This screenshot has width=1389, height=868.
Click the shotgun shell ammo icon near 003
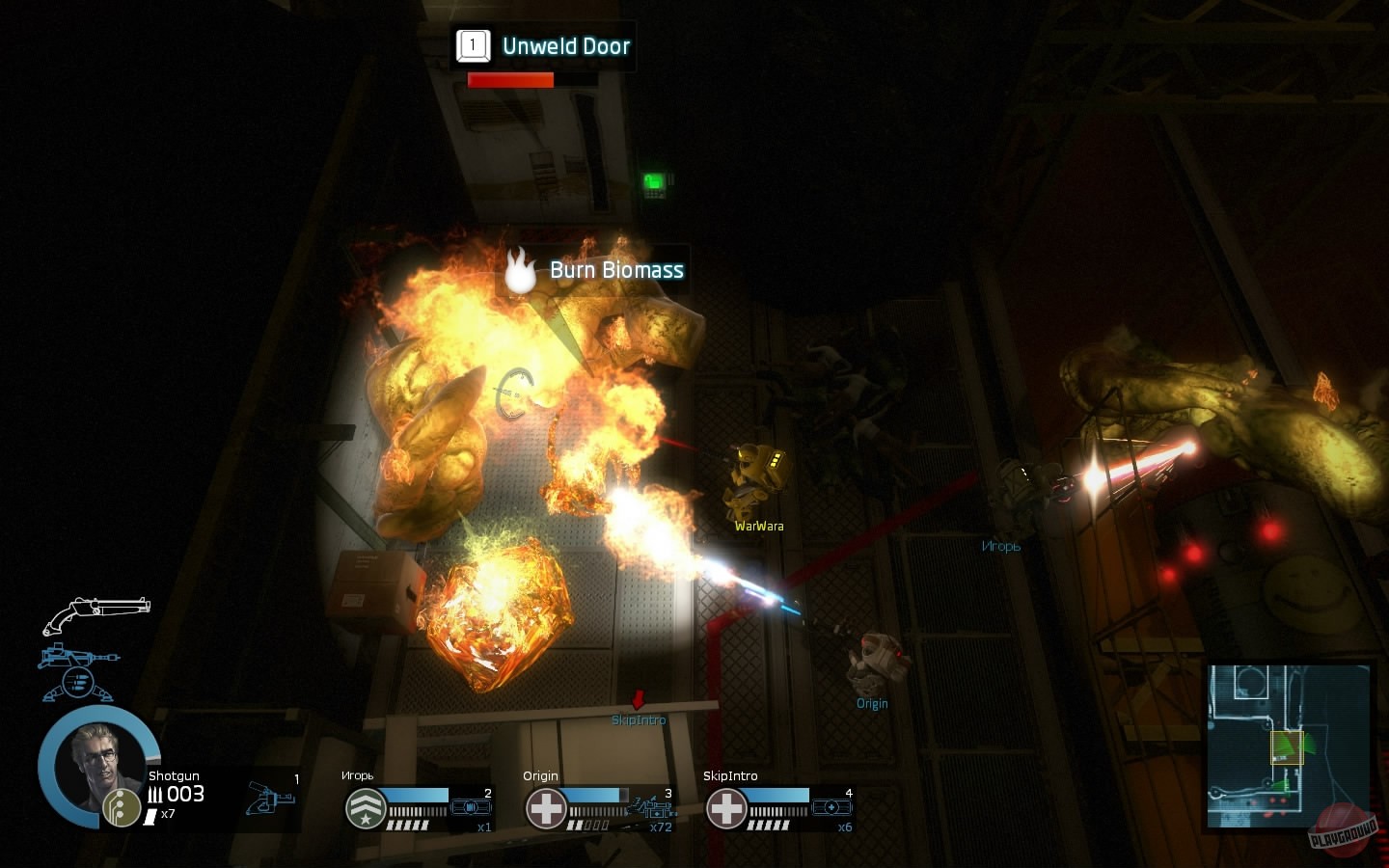(x=157, y=793)
